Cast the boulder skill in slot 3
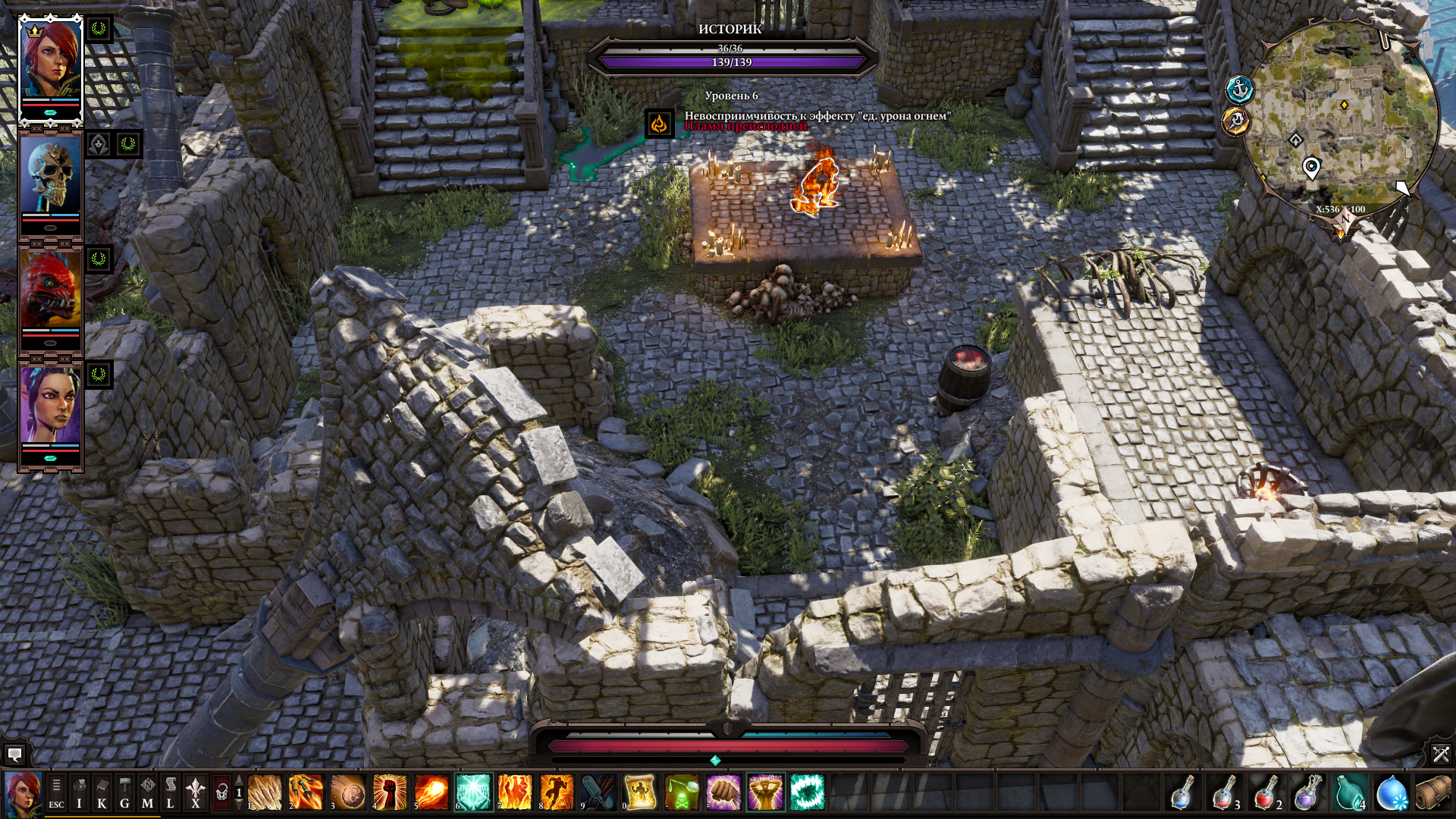The image size is (1456, 819). [347, 793]
